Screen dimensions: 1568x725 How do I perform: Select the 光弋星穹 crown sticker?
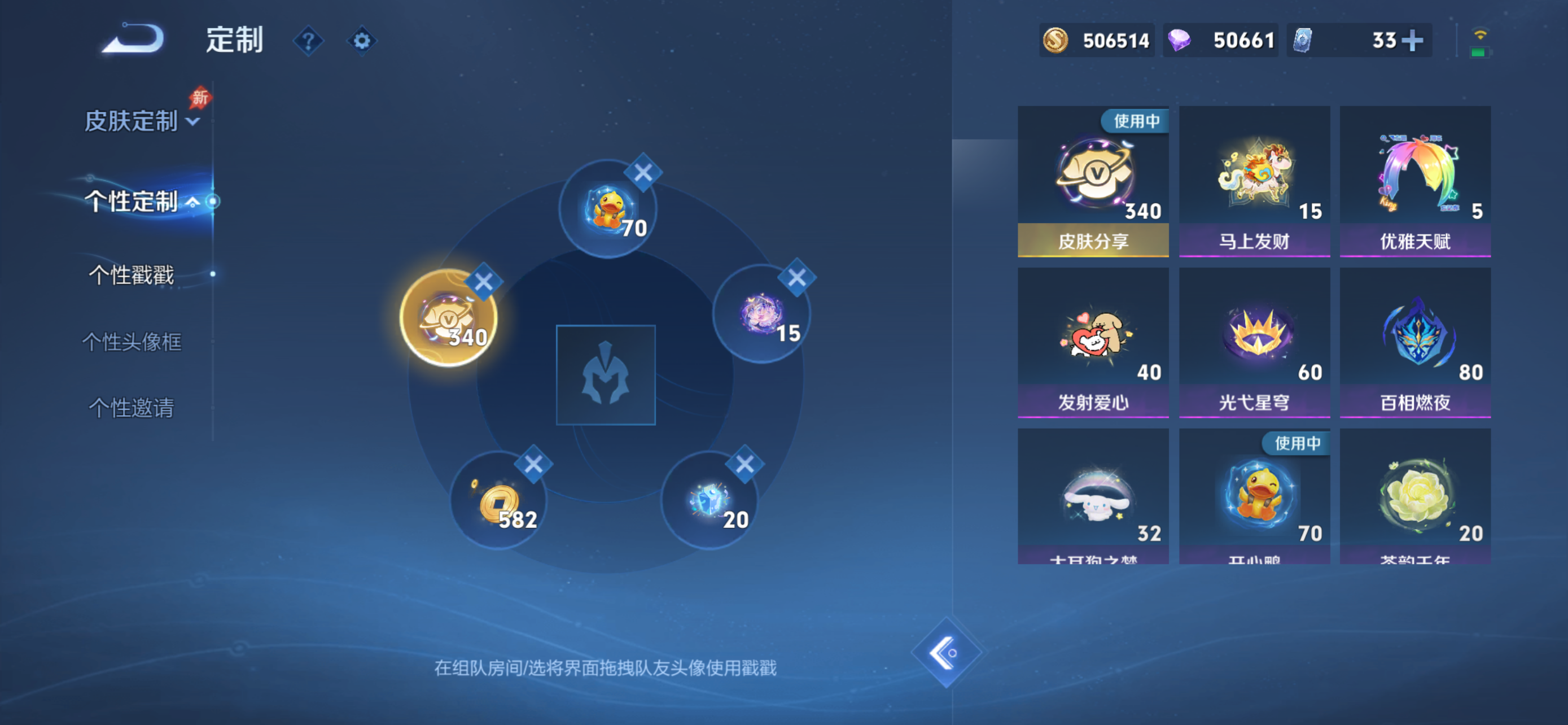point(1254,338)
